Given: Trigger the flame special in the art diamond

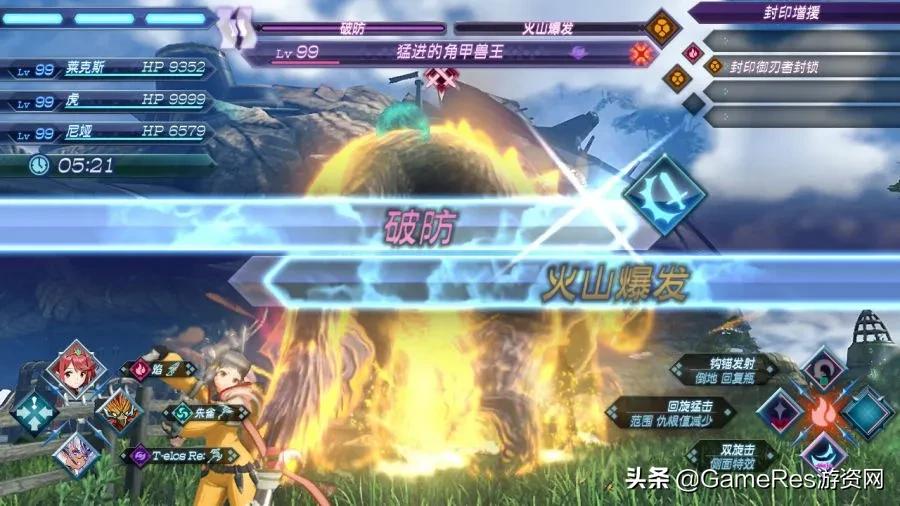Looking at the screenshot, I should (822, 411).
